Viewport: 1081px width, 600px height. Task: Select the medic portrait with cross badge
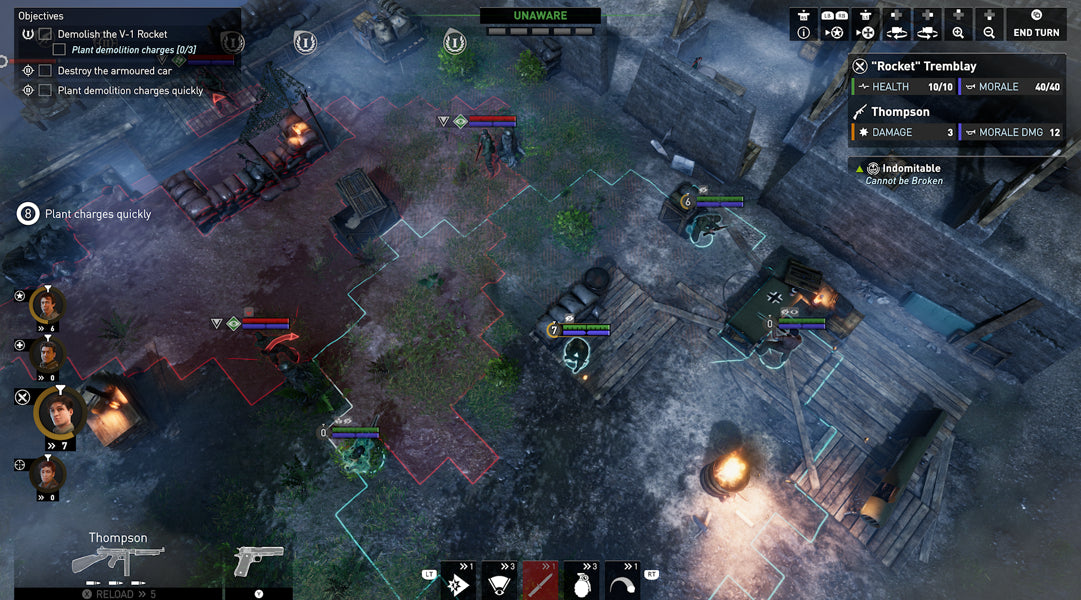(47, 352)
